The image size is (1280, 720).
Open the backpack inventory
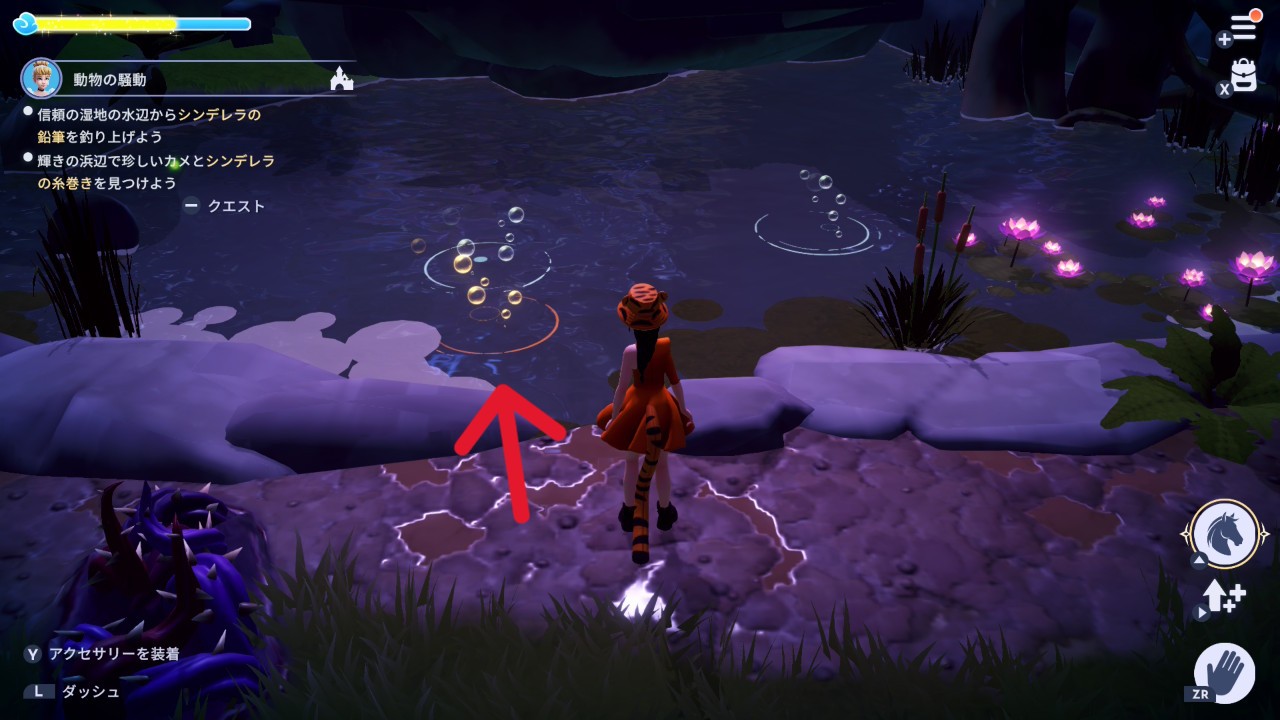tap(1243, 76)
